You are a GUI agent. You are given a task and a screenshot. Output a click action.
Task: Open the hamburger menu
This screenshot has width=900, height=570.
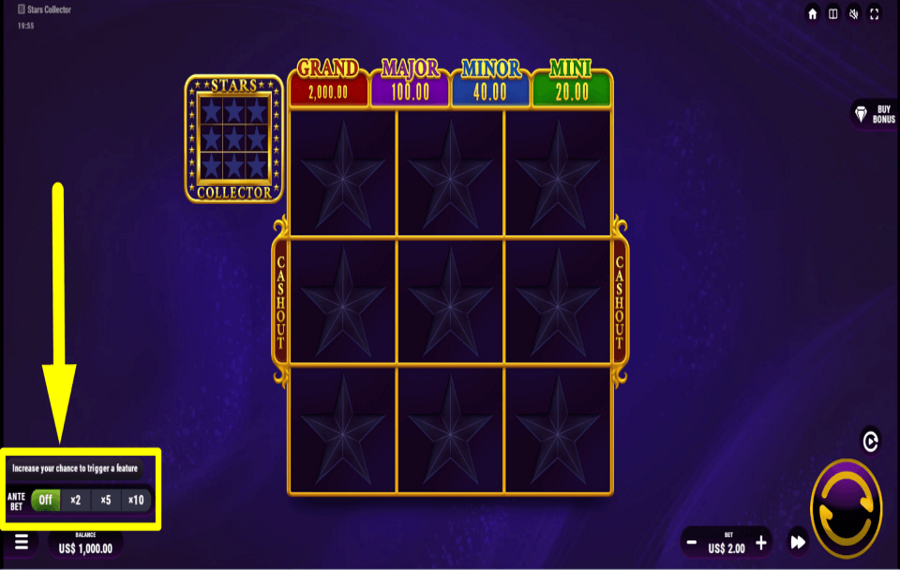click(x=21, y=542)
